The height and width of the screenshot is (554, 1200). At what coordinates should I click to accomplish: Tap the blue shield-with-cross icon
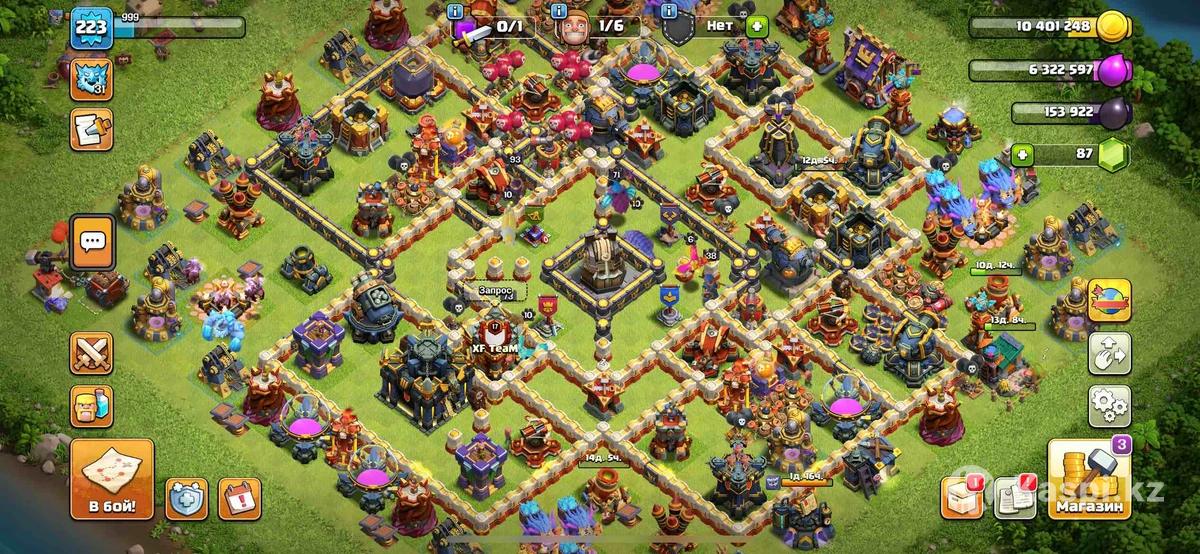tap(185, 497)
